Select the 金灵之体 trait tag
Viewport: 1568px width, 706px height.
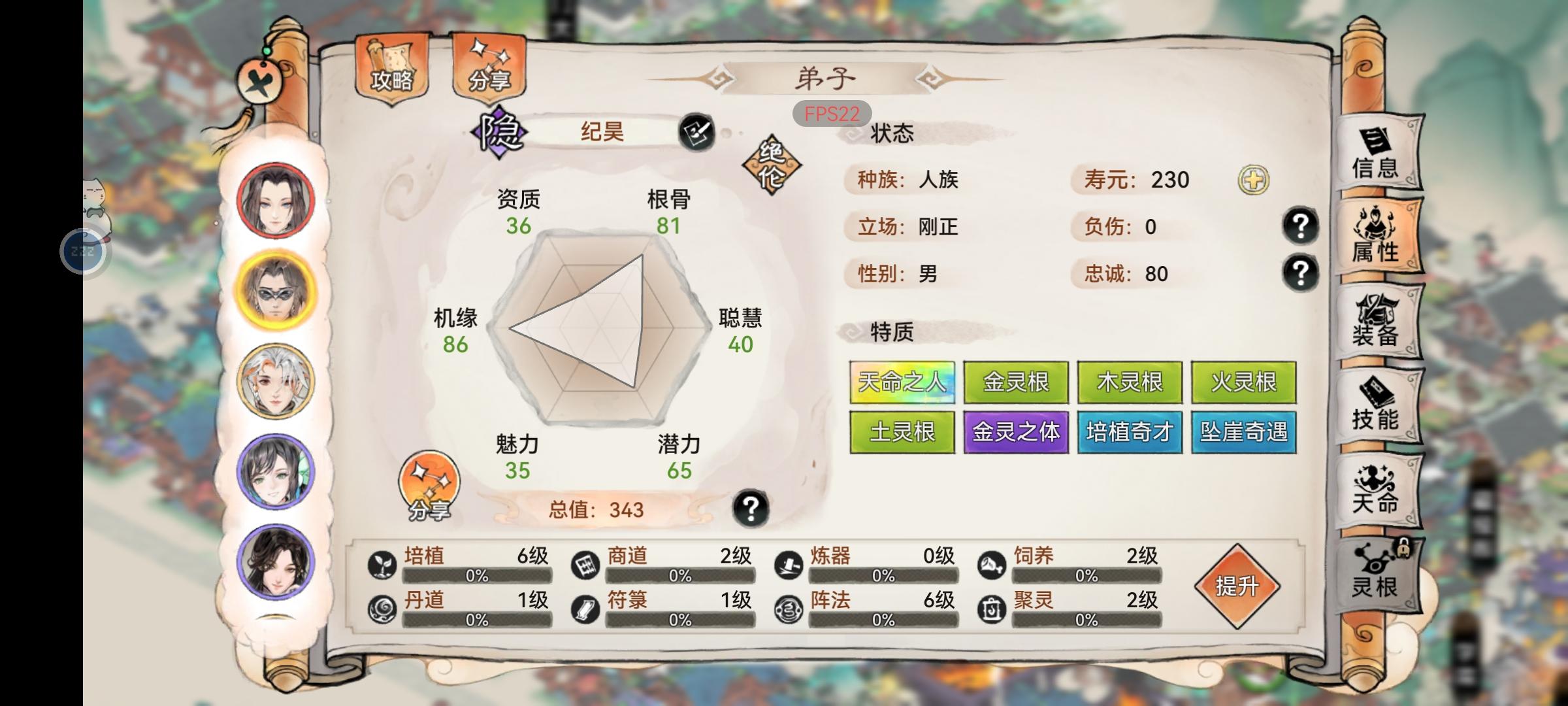tap(1016, 431)
